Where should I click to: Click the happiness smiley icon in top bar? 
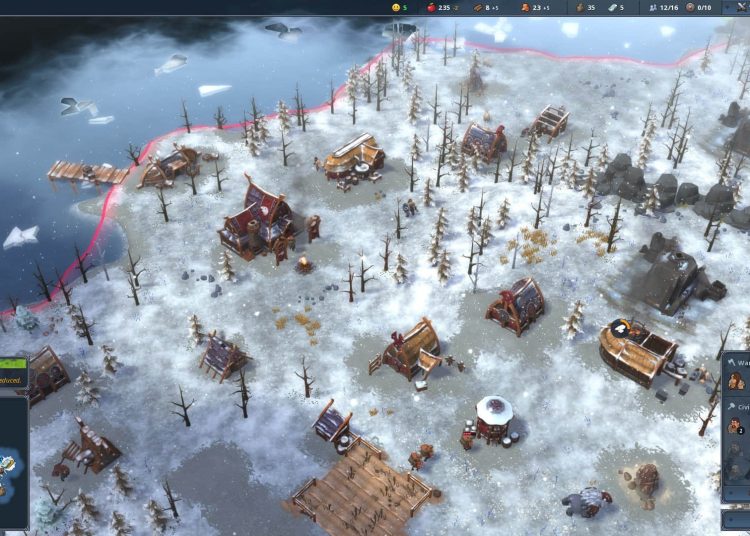[395, 7]
